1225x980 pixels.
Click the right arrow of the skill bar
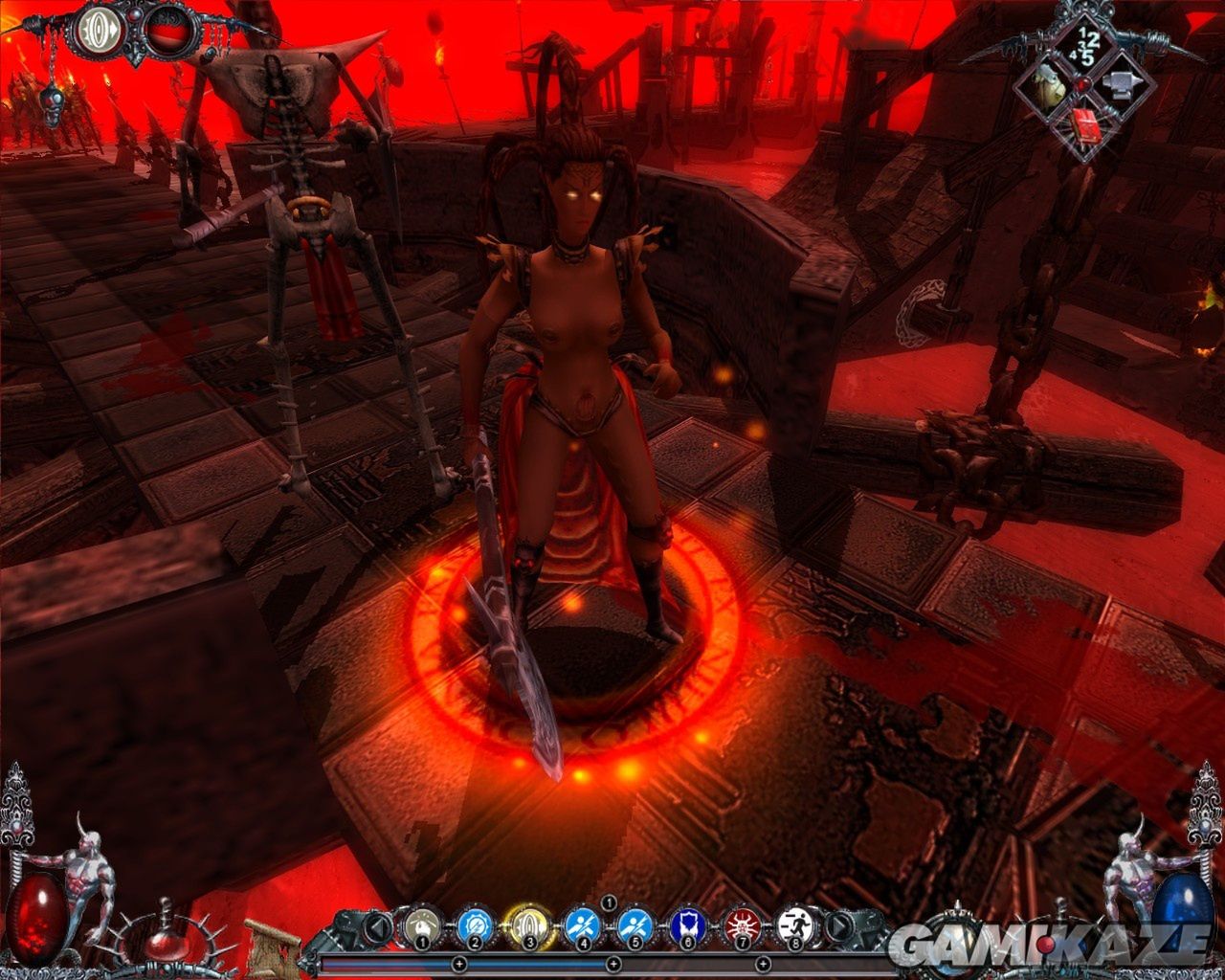(x=838, y=926)
